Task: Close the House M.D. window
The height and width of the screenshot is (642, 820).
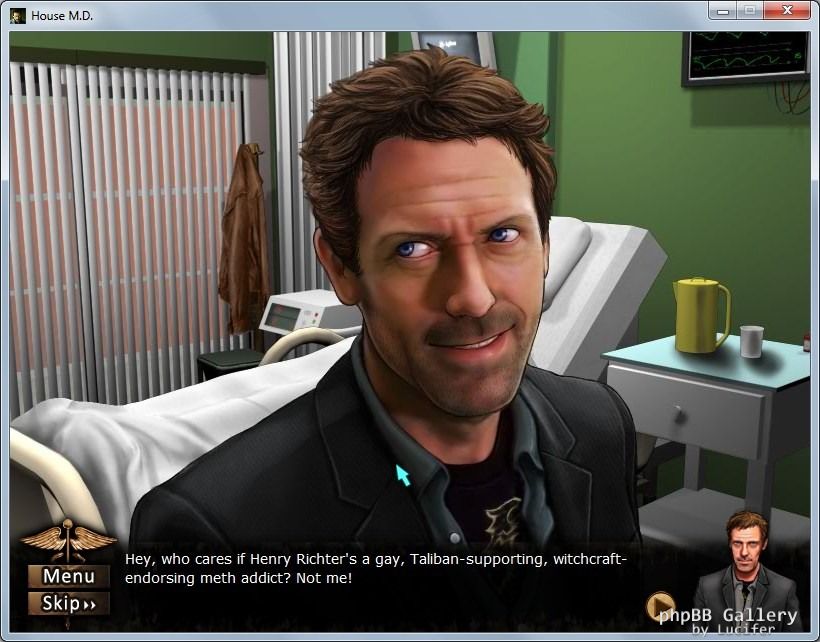Action: (x=787, y=11)
